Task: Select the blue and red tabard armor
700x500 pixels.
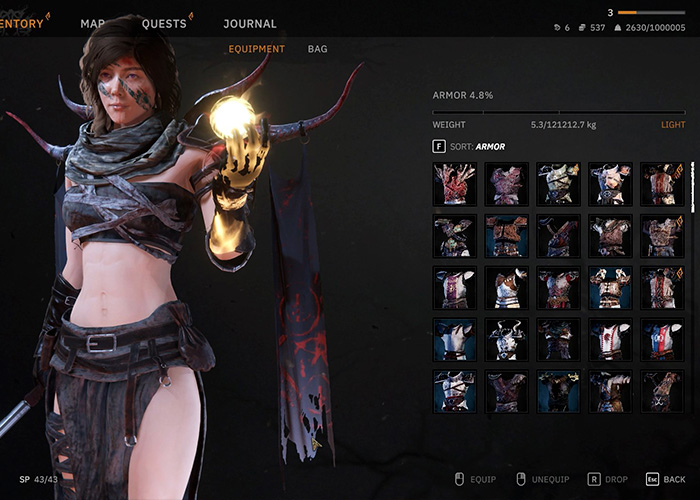Action: (660, 340)
